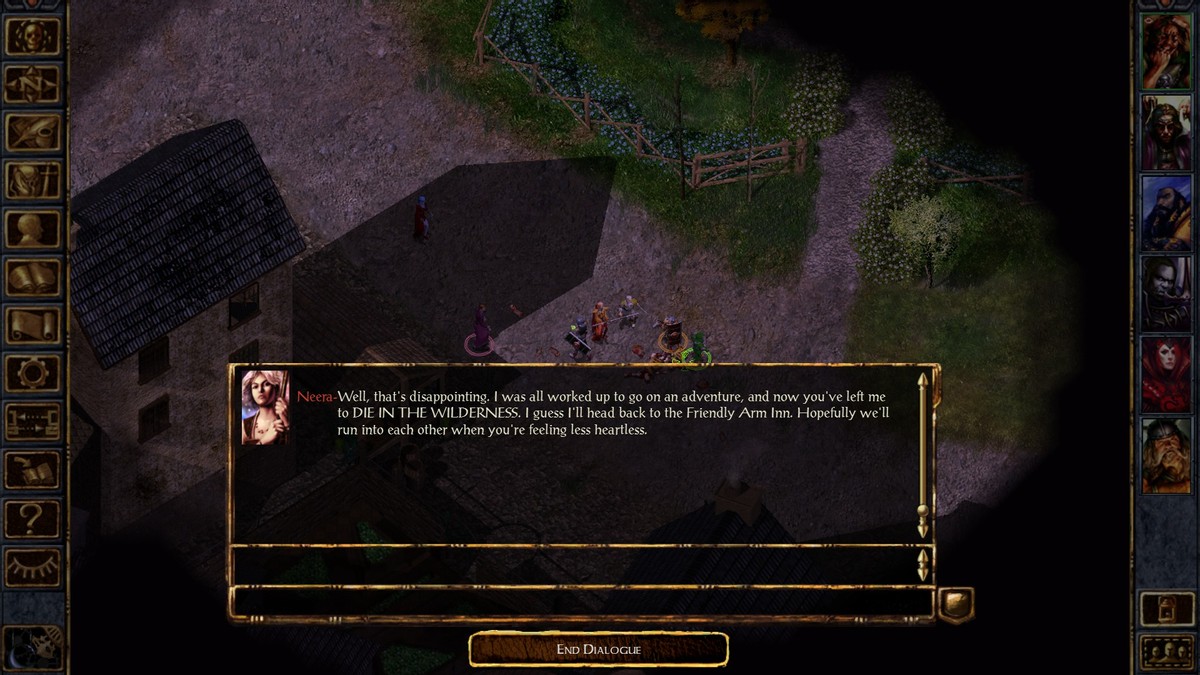Open the multiplayer arrows button
This screenshot has height=675, width=1200.
32,421
